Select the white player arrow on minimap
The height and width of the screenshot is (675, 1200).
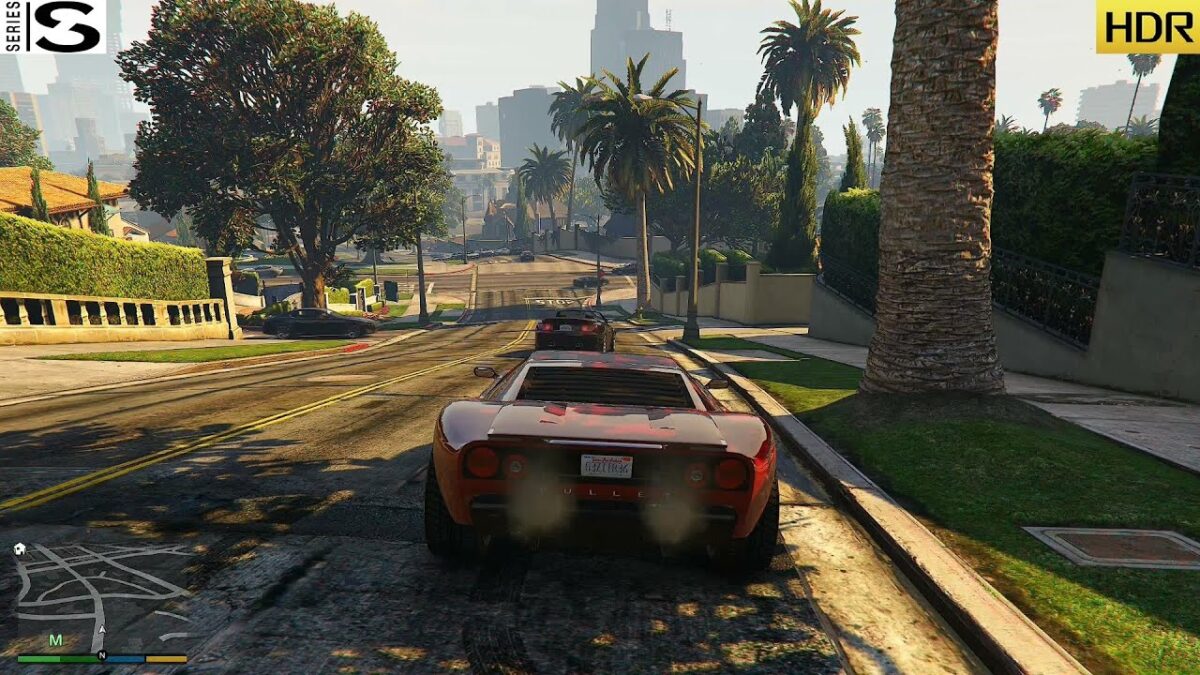coord(101,631)
